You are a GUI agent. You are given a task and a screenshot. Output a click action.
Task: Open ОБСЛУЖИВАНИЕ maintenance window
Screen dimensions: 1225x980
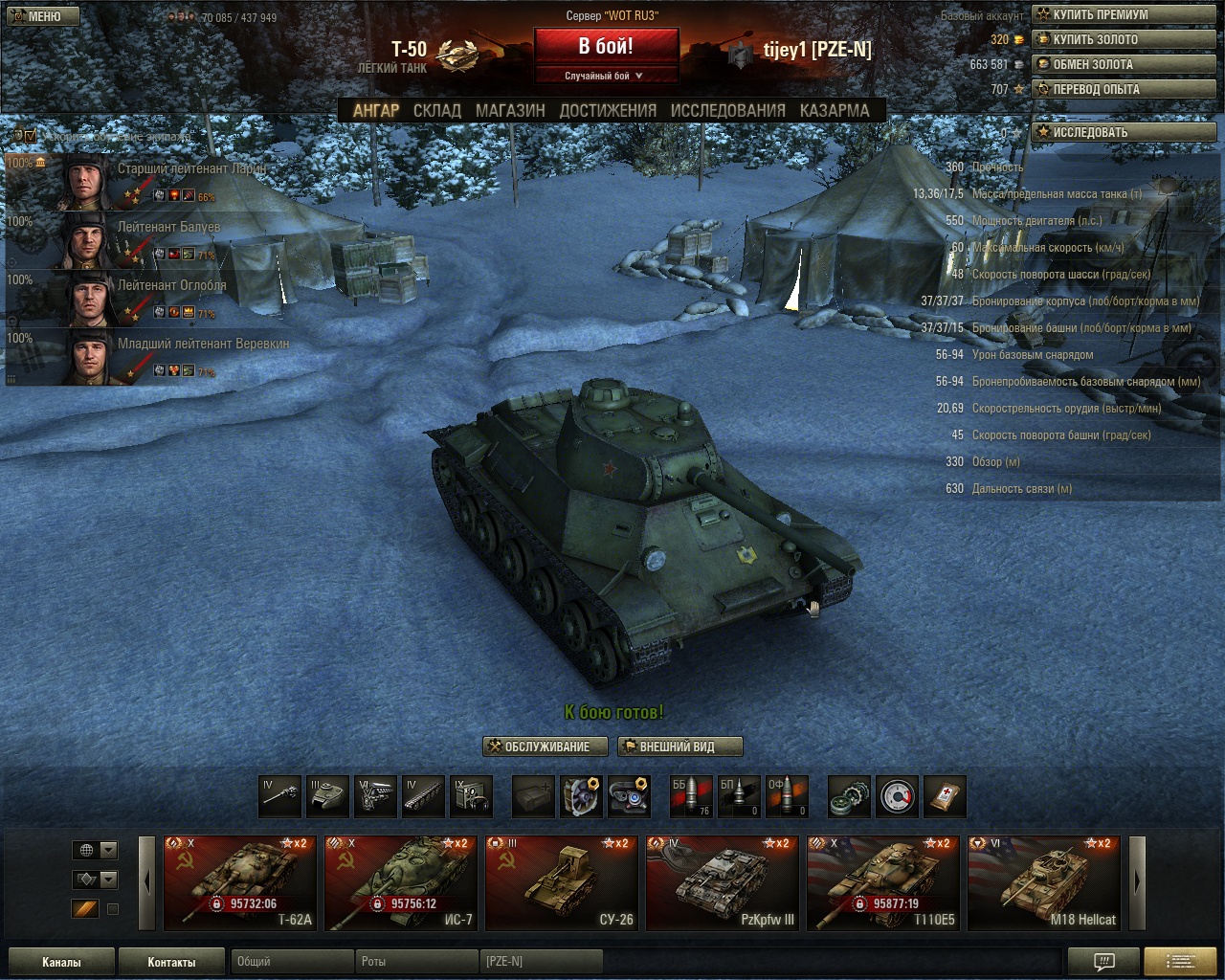click(546, 746)
